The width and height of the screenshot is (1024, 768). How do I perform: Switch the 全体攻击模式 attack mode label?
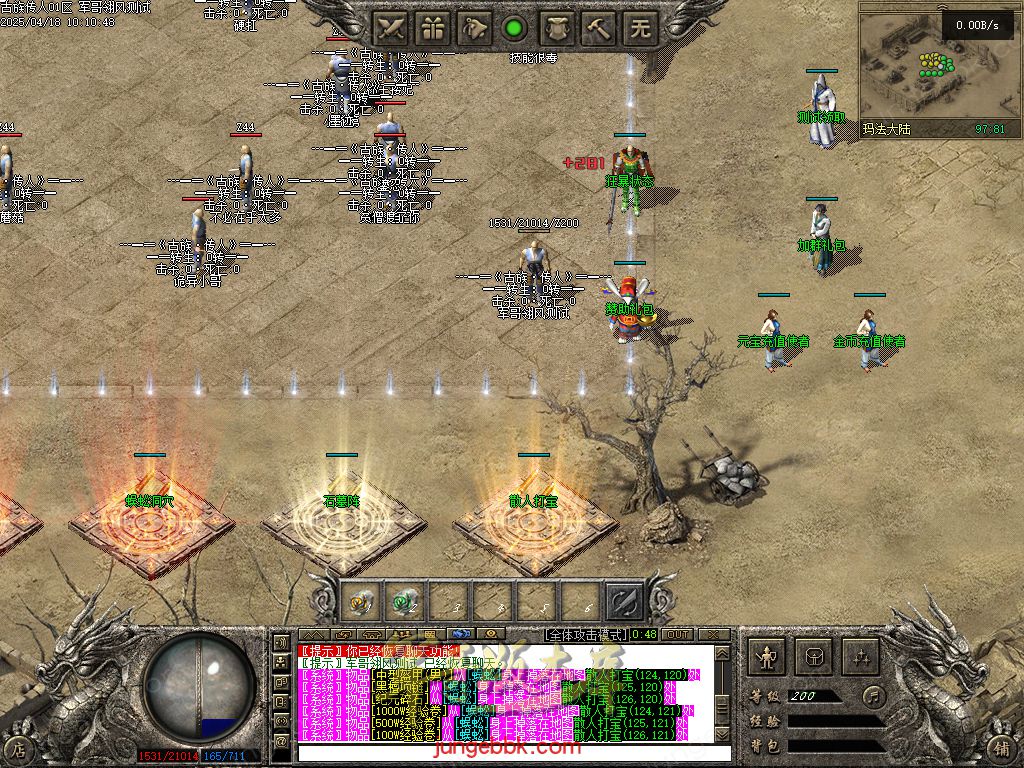click(586, 634)
